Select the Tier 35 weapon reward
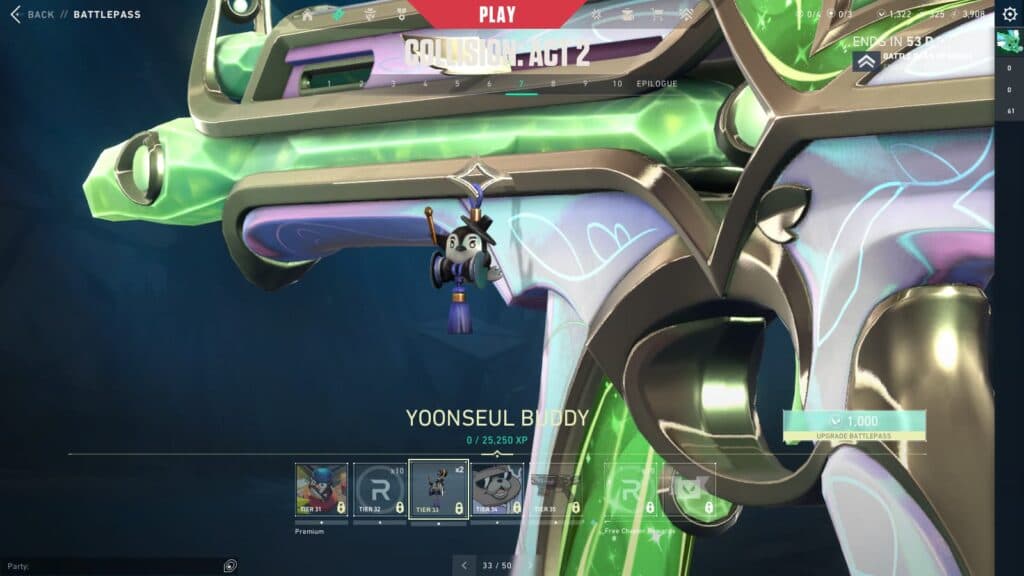This screenshot has height=576, width=1024. click(555, 489)
